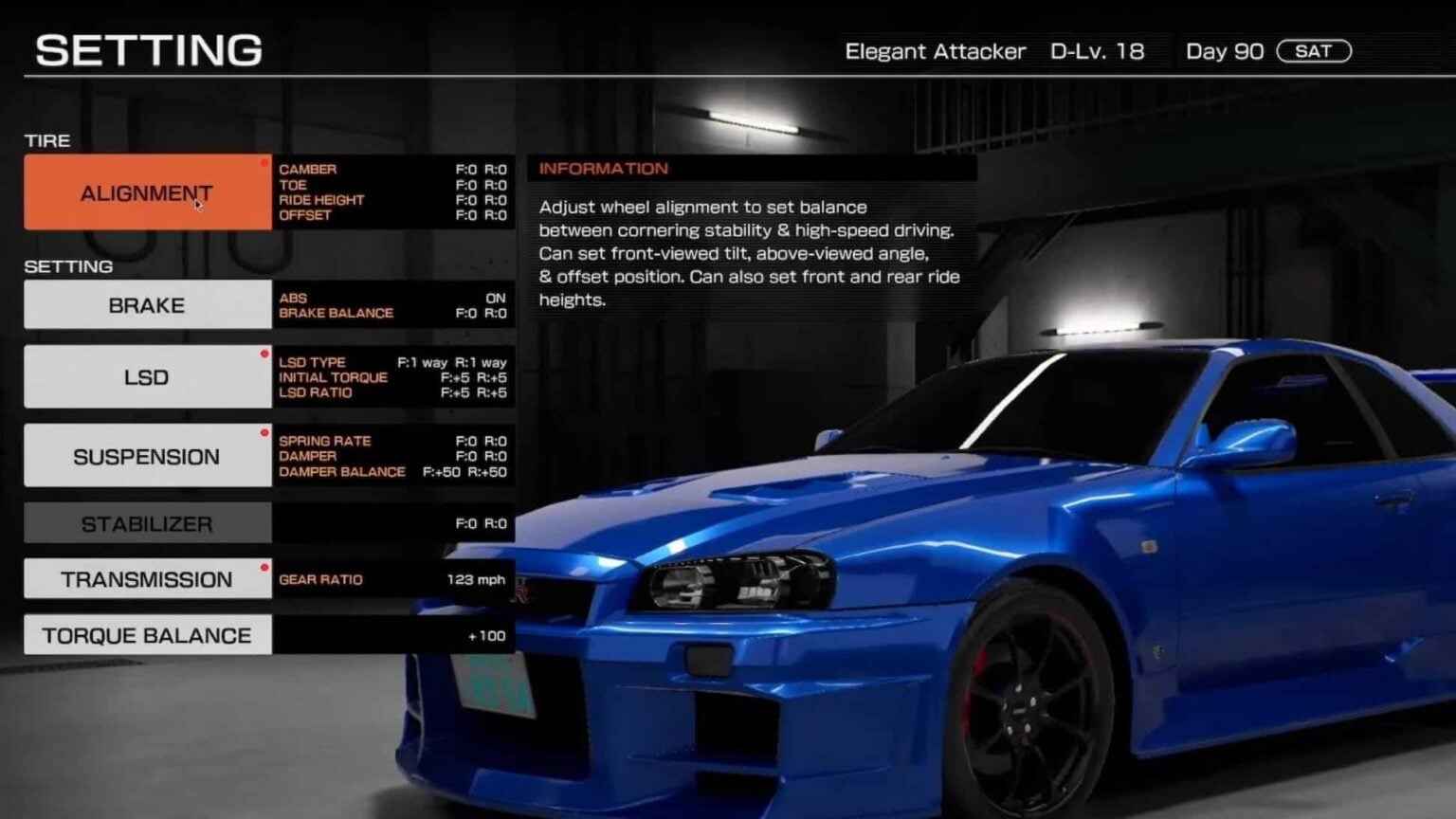The image size is (1456, 819).
Task: Select the STABILIZER option
Action: (147, 522)
